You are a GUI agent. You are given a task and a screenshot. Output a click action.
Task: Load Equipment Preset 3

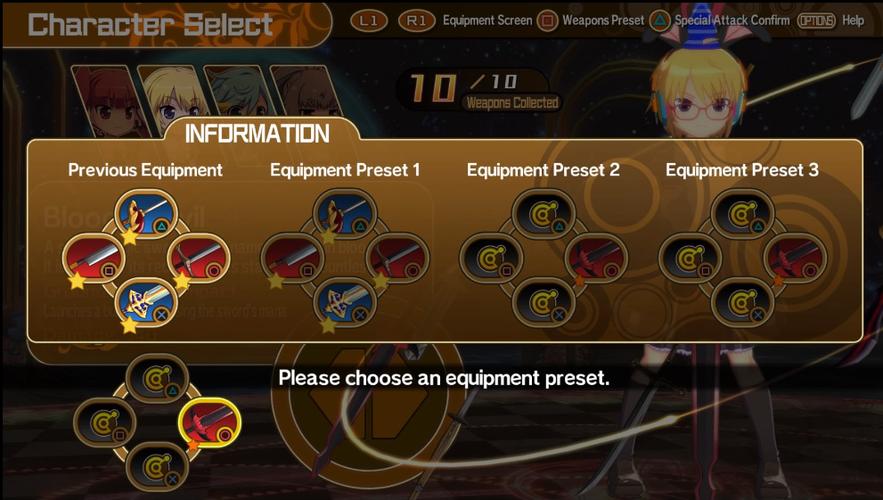(x=742, y=257)
